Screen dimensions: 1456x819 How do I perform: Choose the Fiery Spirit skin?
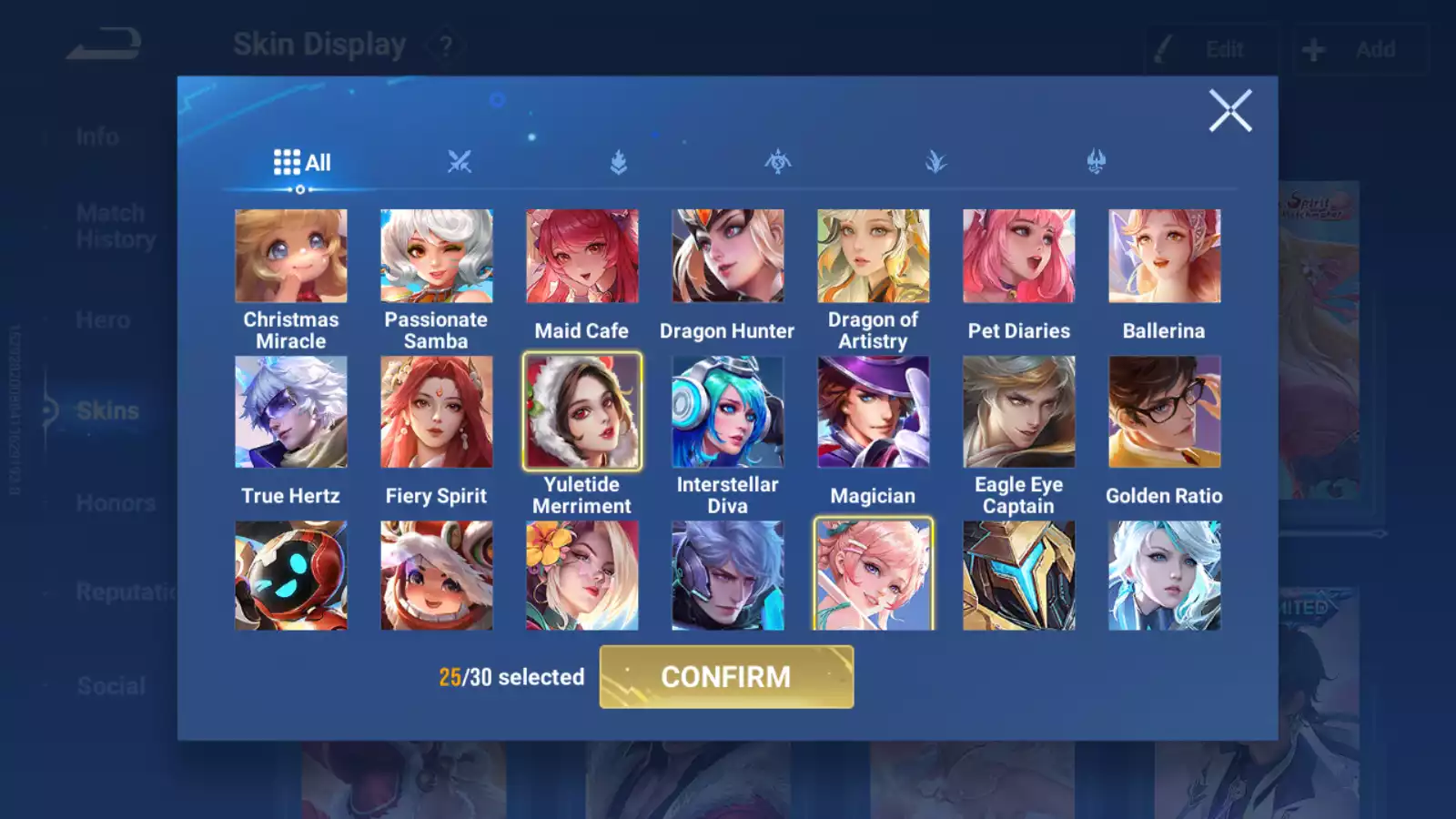[437, 411]
